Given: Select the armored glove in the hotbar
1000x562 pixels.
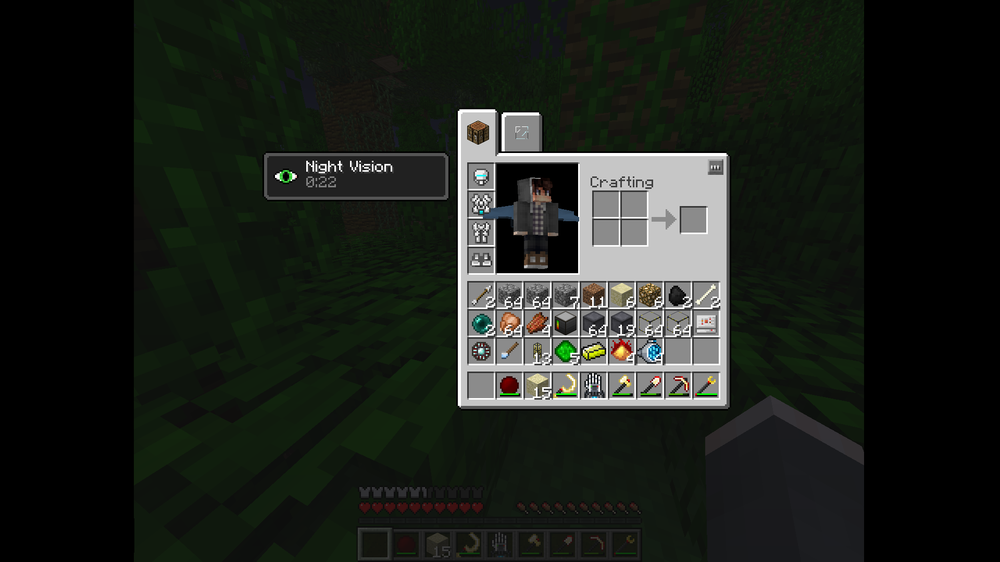Looking at the screenshot, I should [x=594, y=385].
